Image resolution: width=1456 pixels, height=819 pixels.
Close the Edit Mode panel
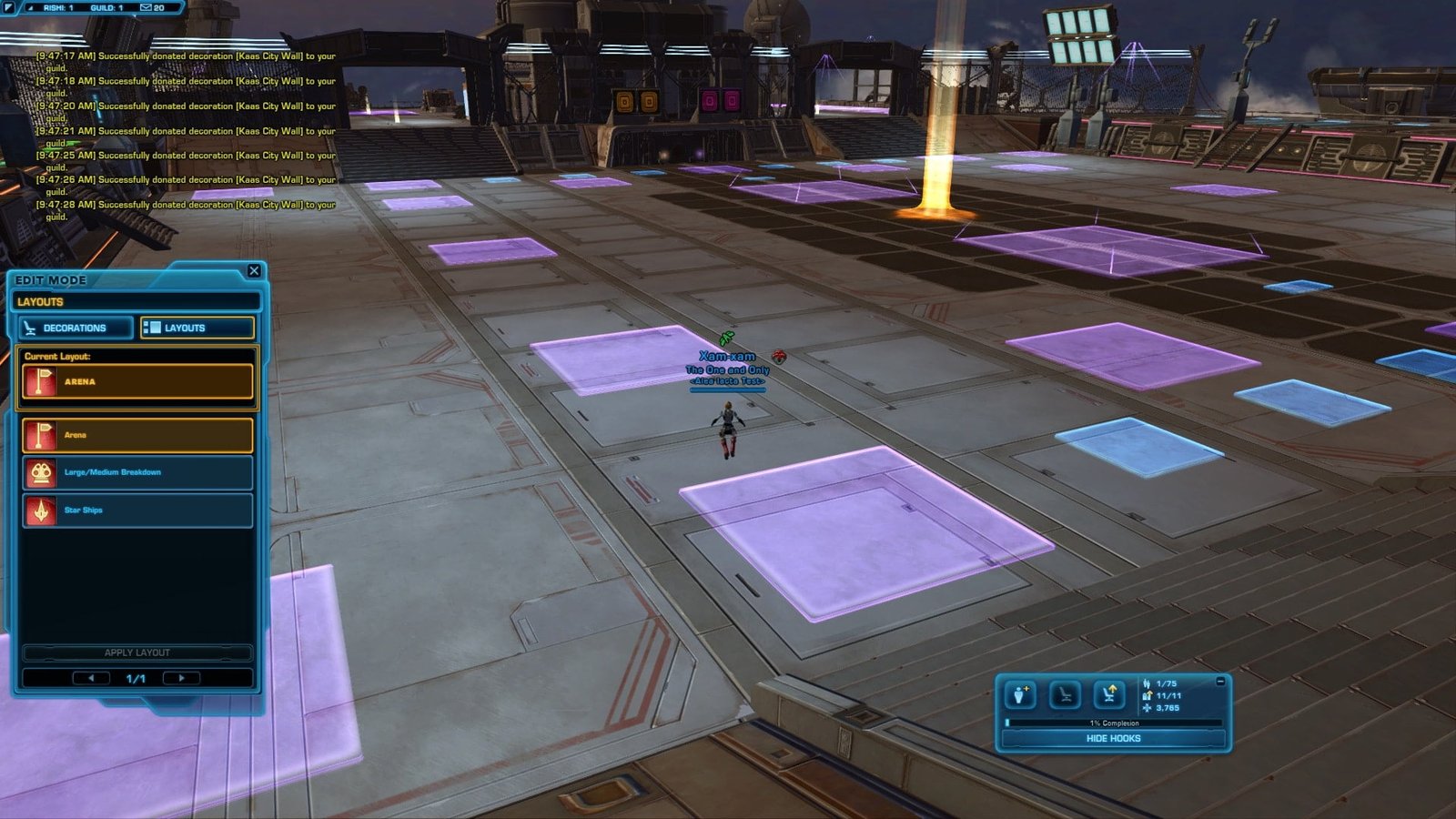tap(254, 271)
